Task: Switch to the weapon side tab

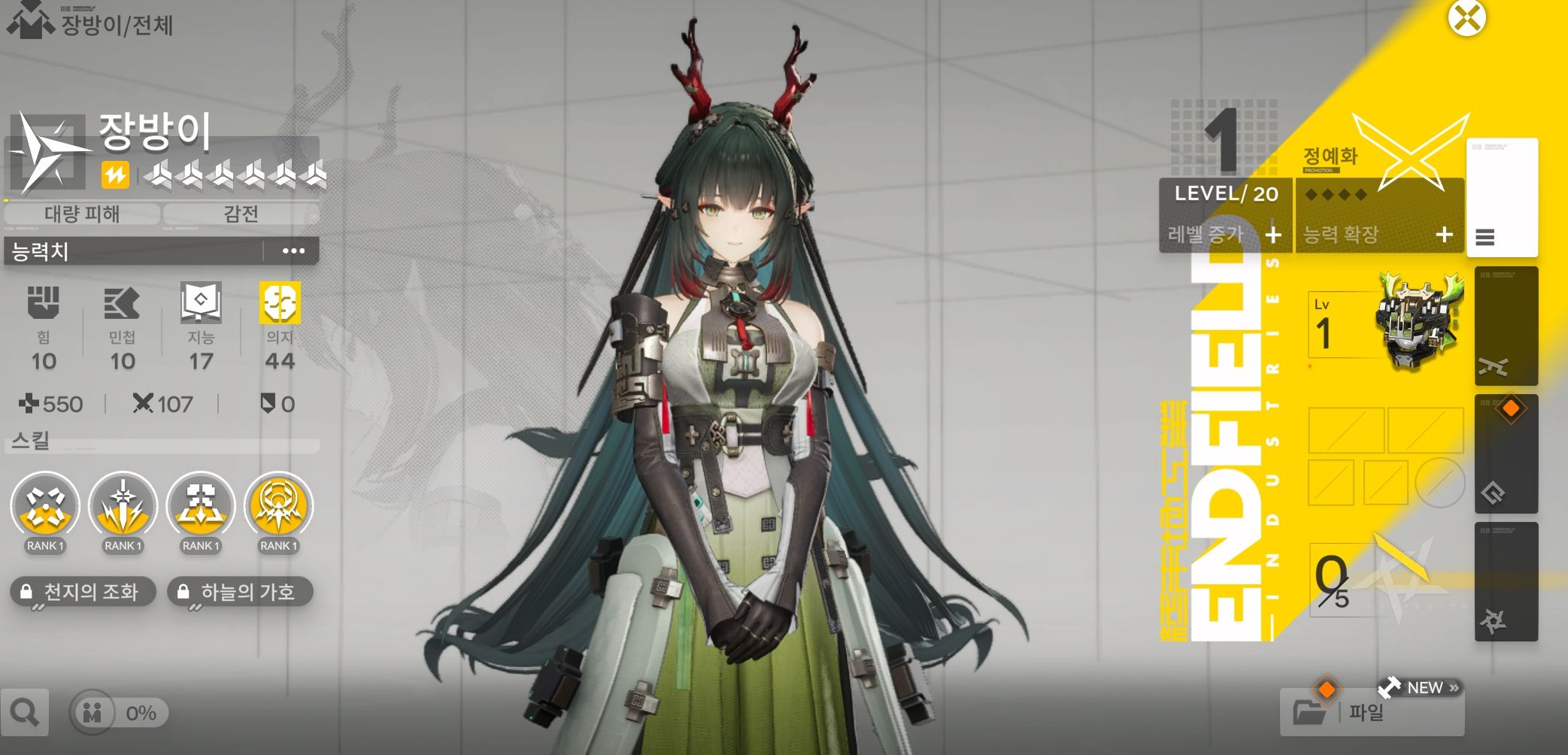Action: (x=1506, y=326)
